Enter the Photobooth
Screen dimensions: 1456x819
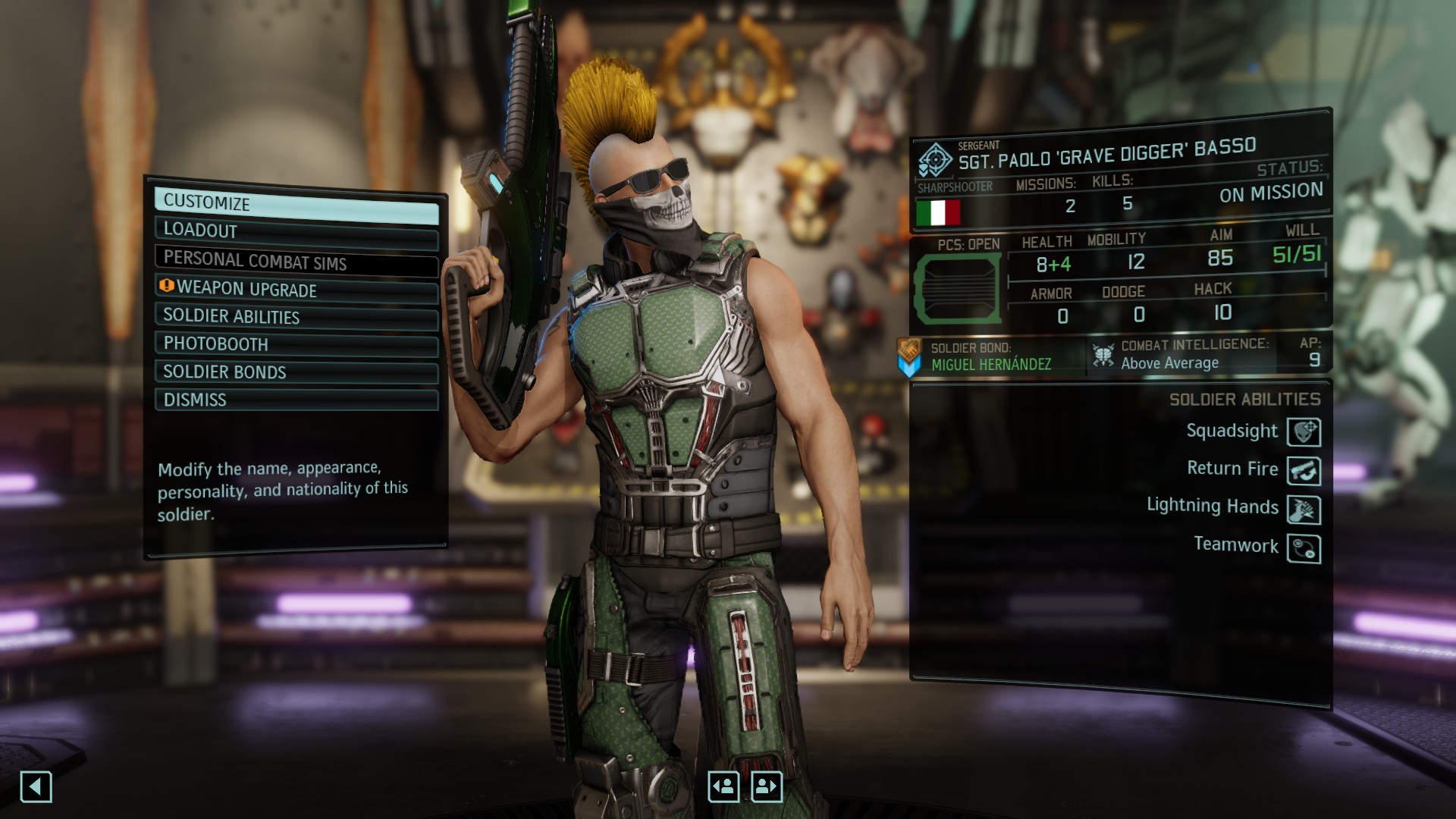coord(296,344)
